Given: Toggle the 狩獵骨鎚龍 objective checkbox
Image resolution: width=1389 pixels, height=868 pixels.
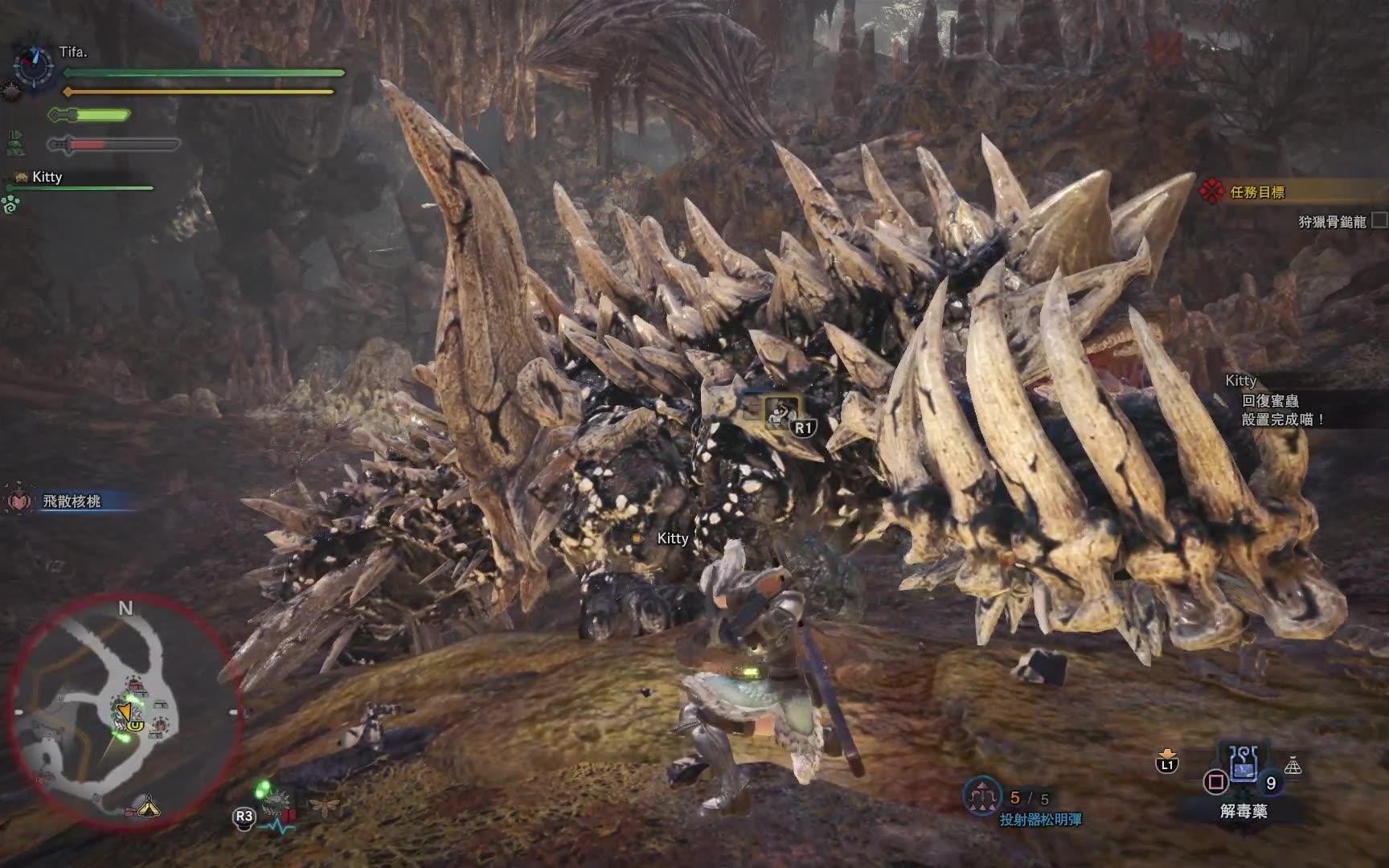Looking at the screenshot, I should 1378,220.
